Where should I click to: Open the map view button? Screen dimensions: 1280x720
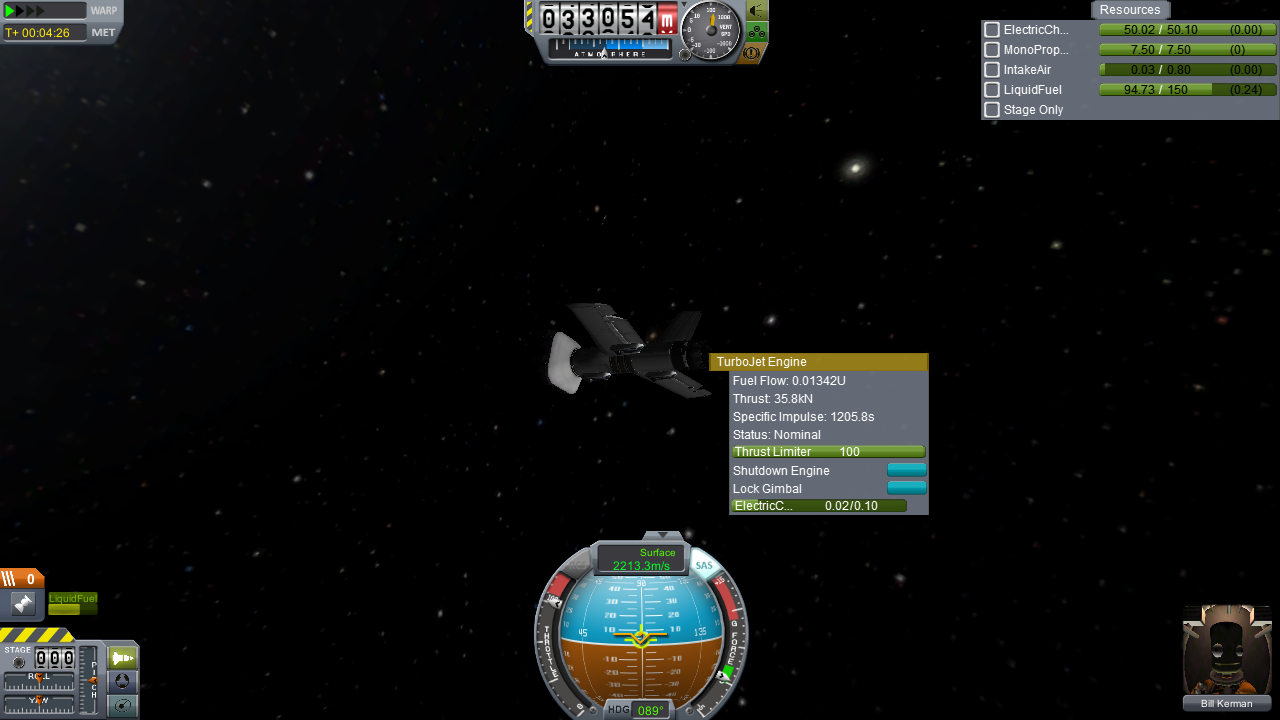tap(122, 706)
